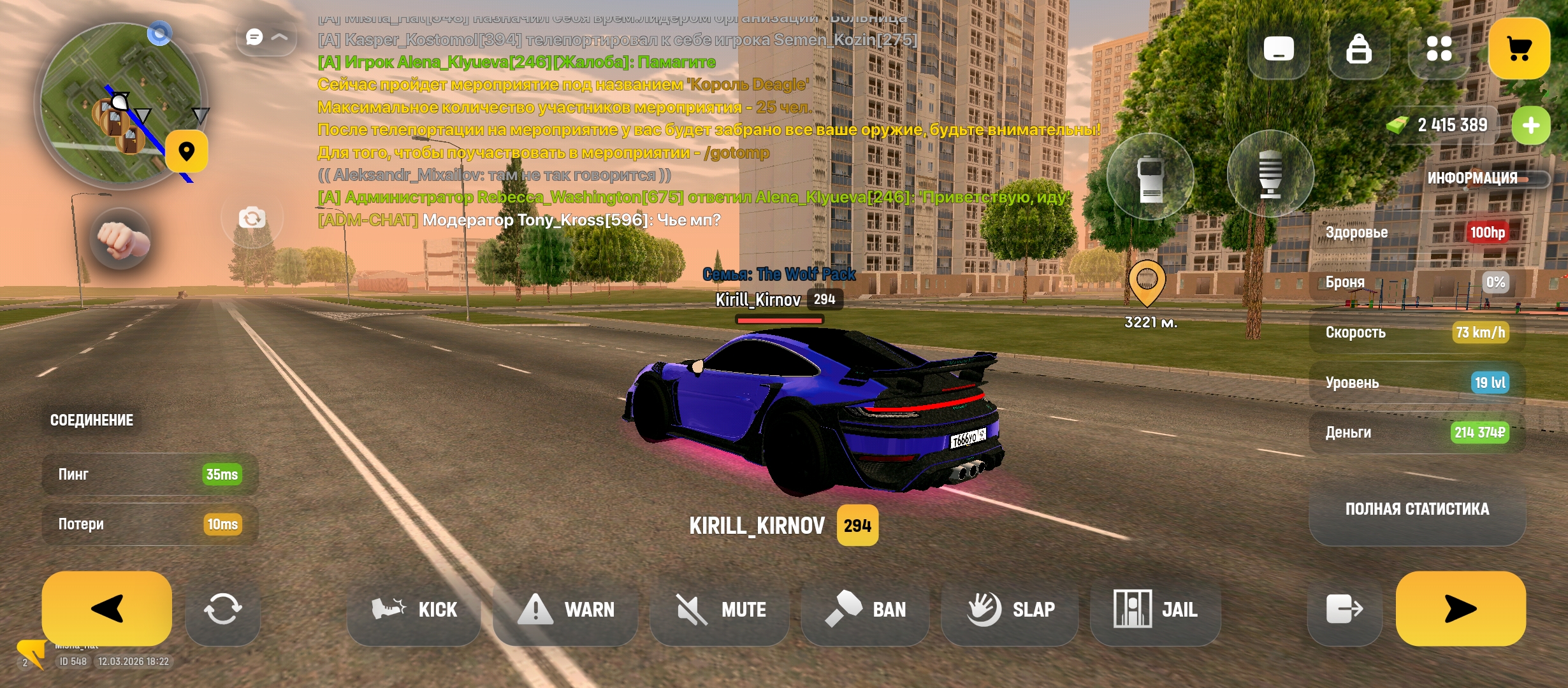Add money with the green plus button
The height and width of the screenshot is (688, 1568).
1531,125
